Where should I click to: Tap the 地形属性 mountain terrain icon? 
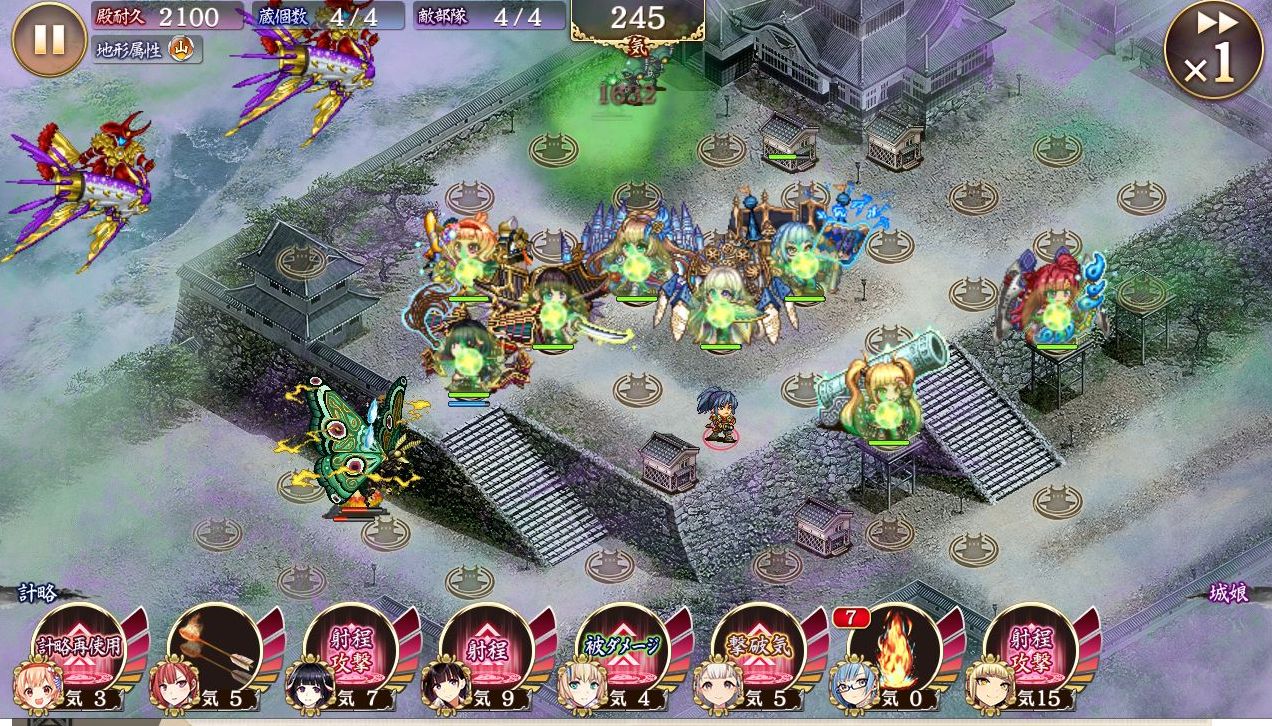[182, 48]
